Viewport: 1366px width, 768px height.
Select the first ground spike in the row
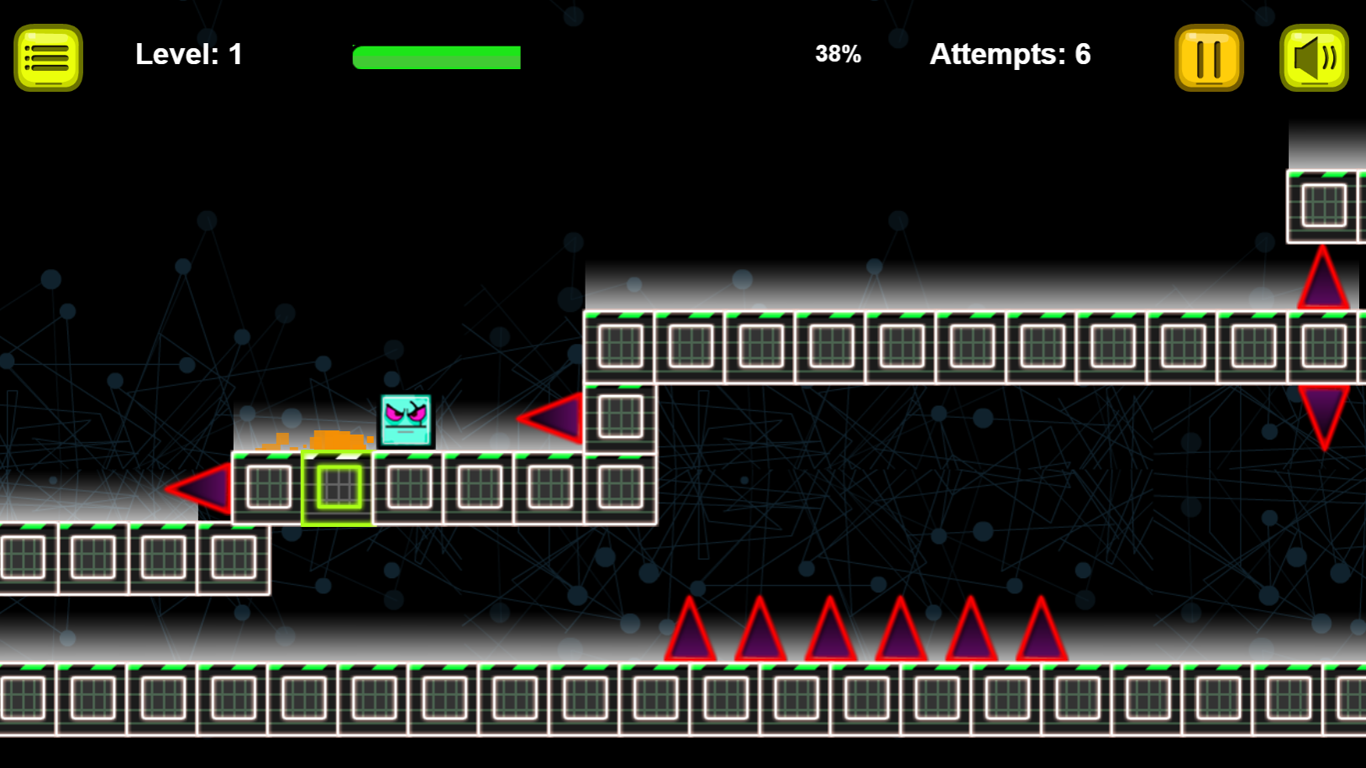pyautogui.click(x=690, y=630)
